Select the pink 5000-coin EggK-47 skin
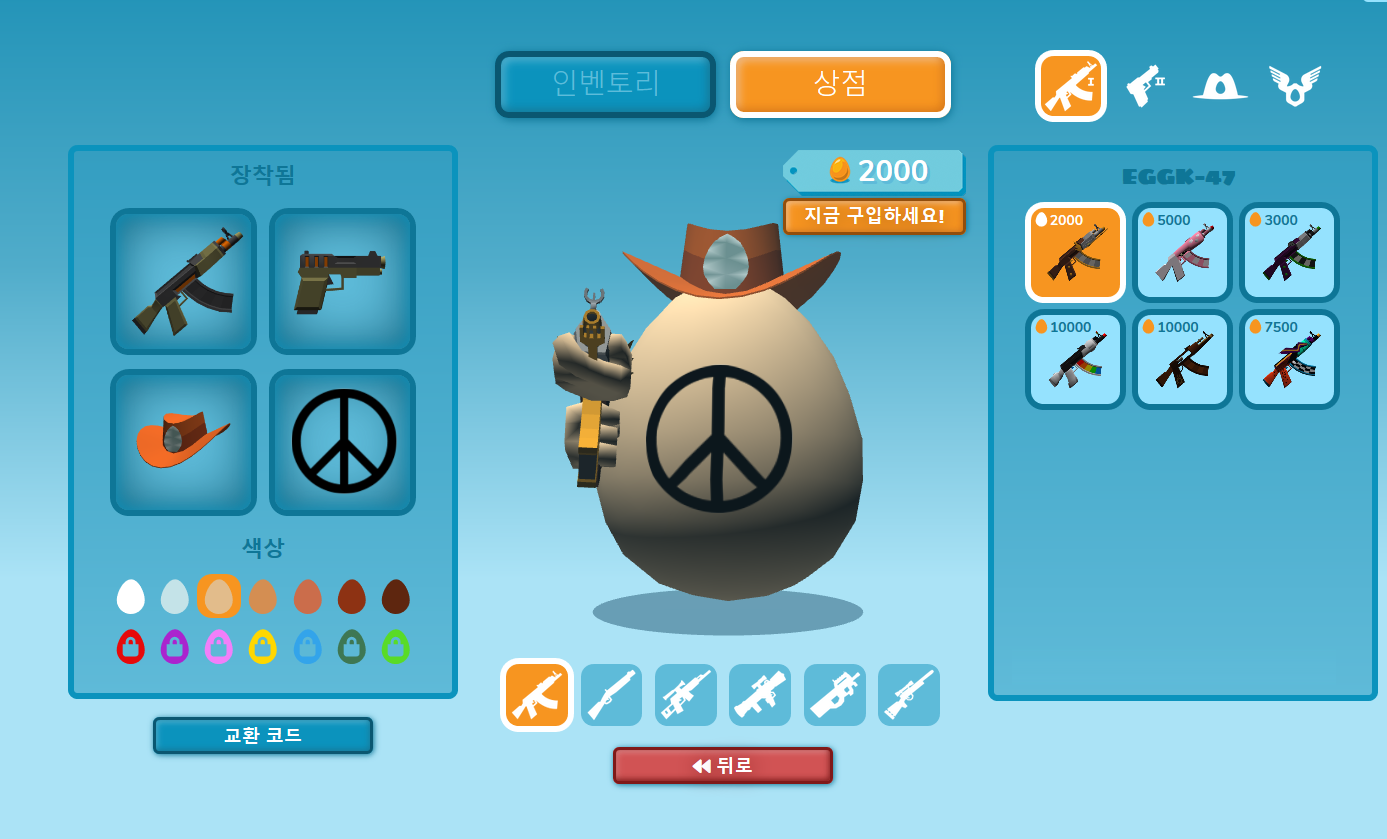 [1182, 252]
